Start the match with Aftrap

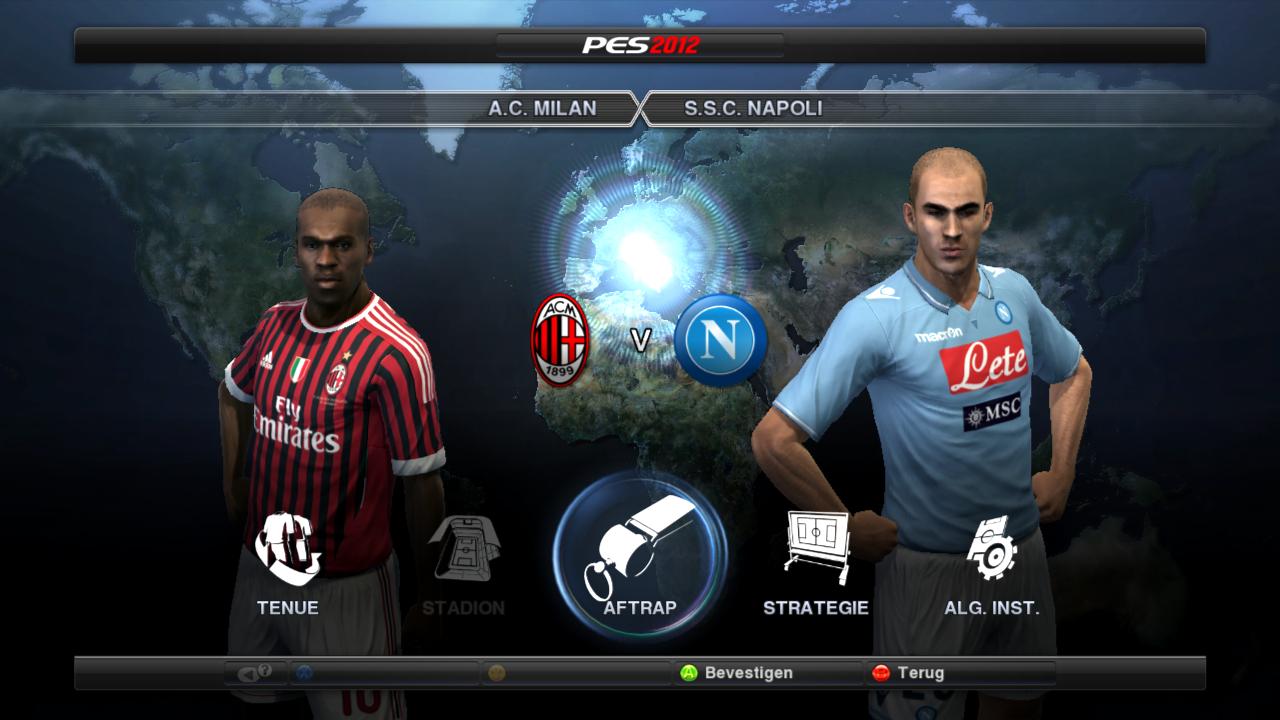(640, 553)
